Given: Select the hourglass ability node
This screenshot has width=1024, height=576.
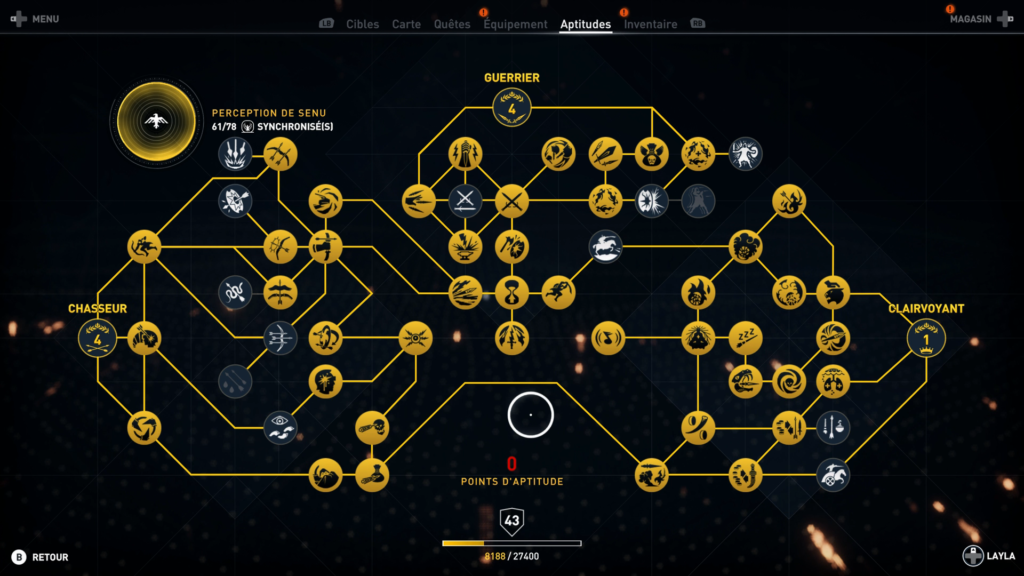Looking at the screenshot, I should (511, 293).
